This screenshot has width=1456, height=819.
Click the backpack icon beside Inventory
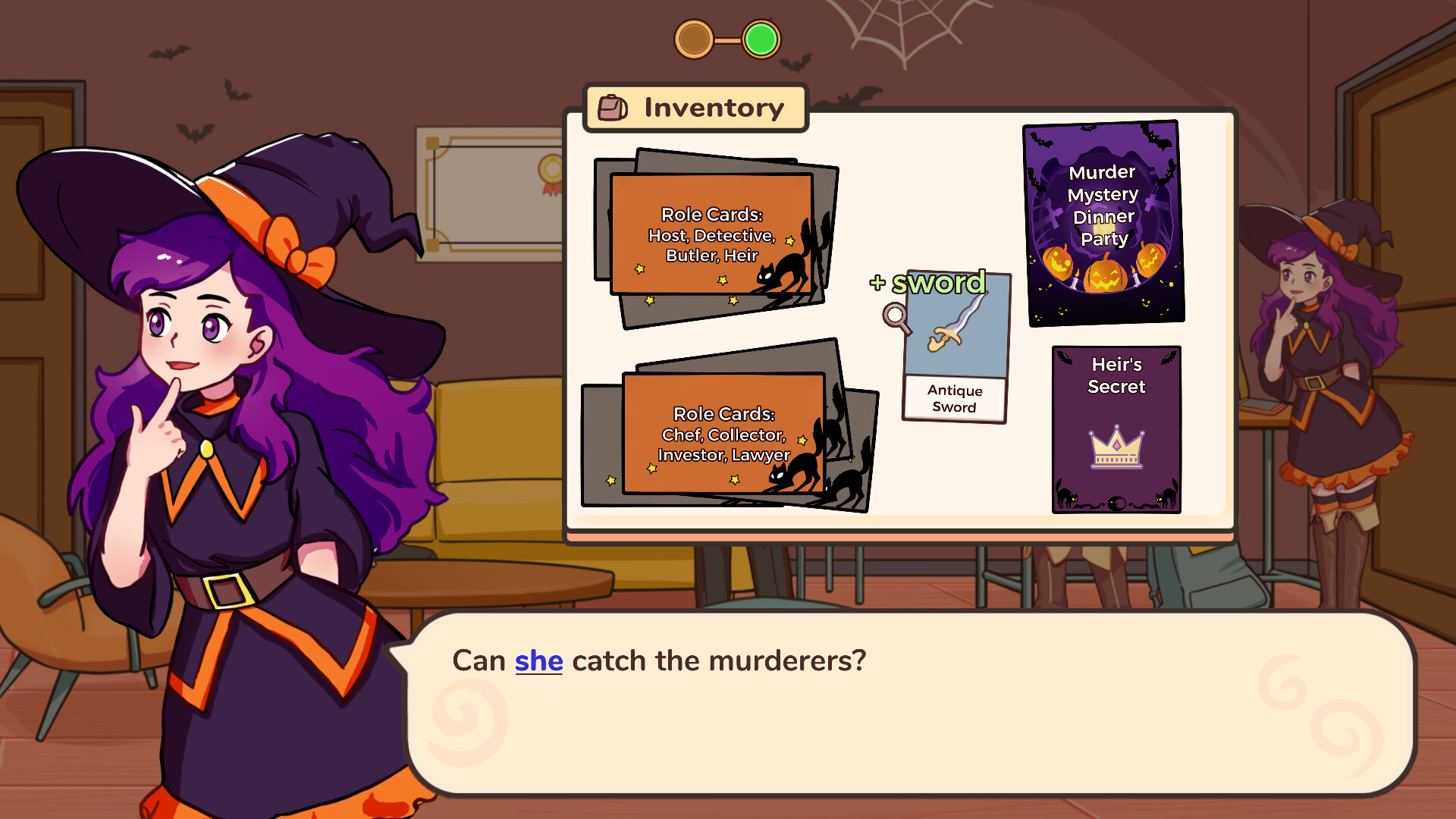tap(611, 108)
